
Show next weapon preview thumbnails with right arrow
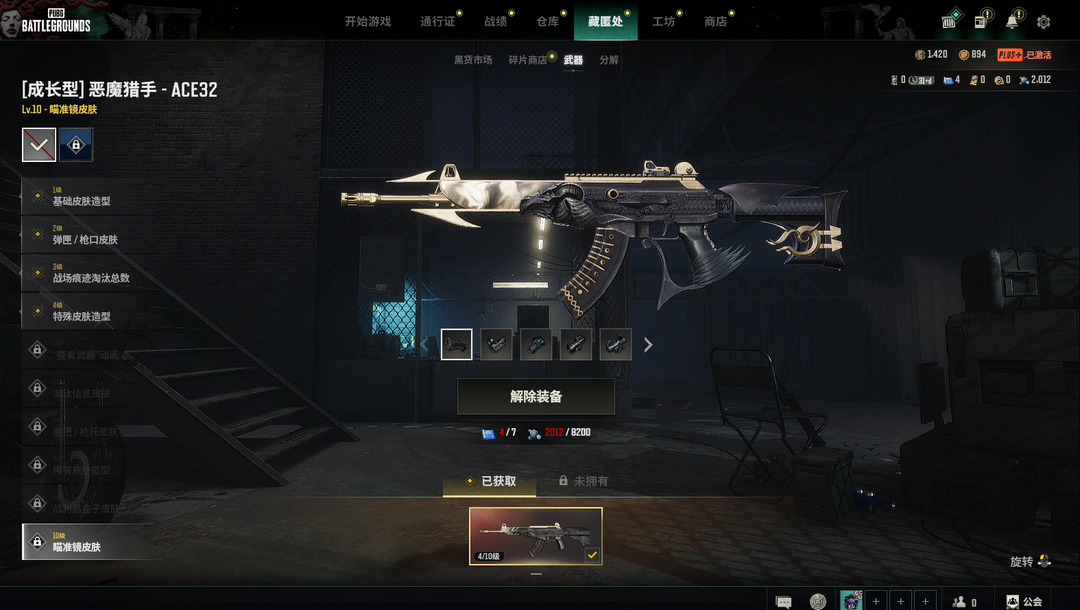coord(648,345)
